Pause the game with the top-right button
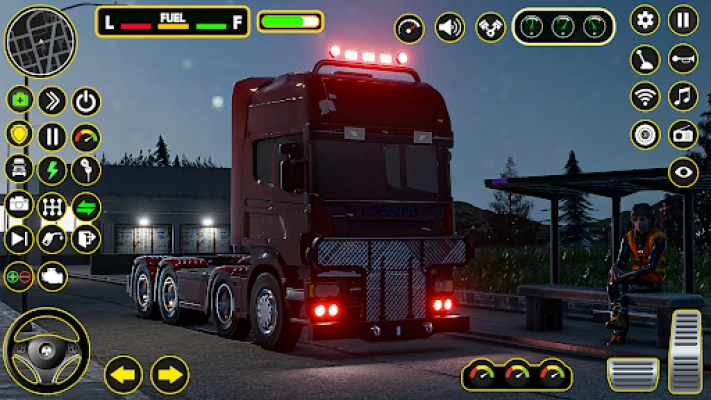This screenshot has height=400, width=711. [683, 20]
